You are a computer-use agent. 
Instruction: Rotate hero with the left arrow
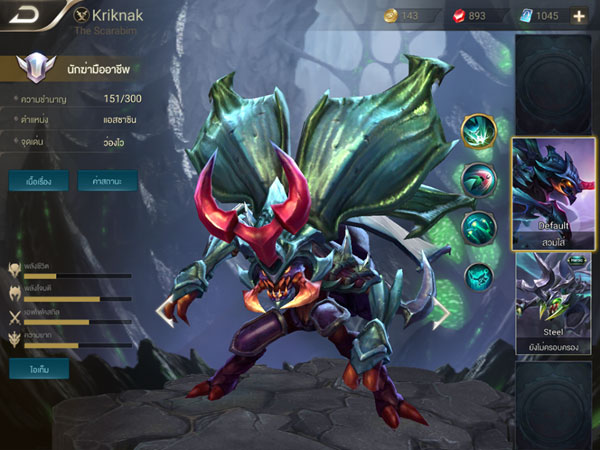click(165, 315)
